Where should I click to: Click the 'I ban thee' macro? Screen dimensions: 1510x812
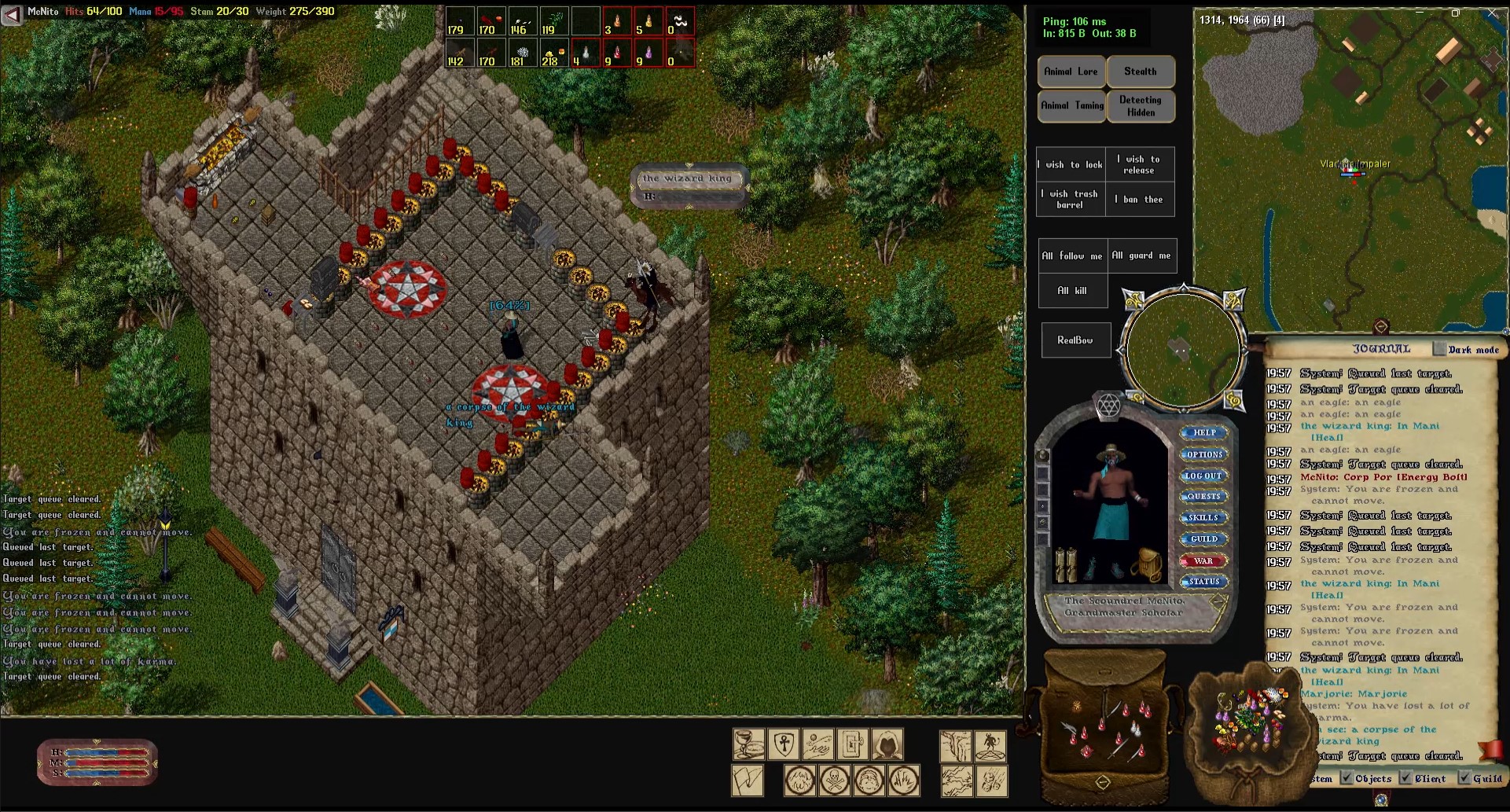[x=1140, y=199]
